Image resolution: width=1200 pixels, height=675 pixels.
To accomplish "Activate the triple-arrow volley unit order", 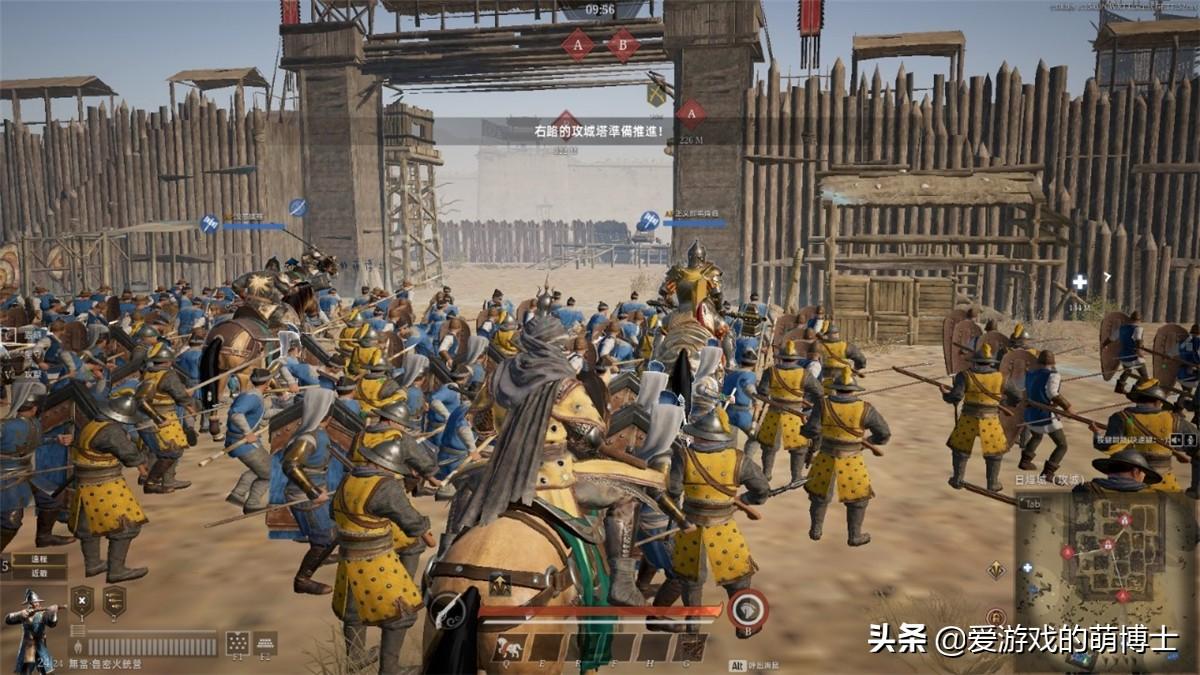I will 114,601.
